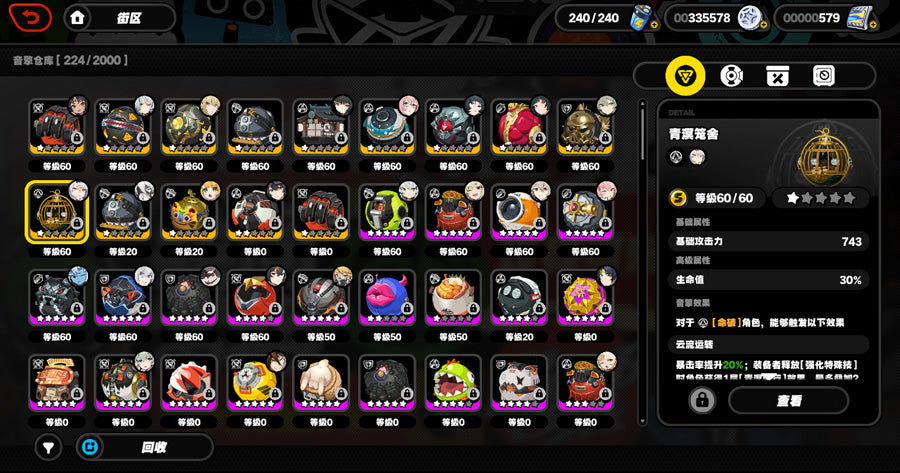Viewport: 900px width, 473px height.
Task: Switch to the Drive Disc tab
Action: tap(732, 75)
